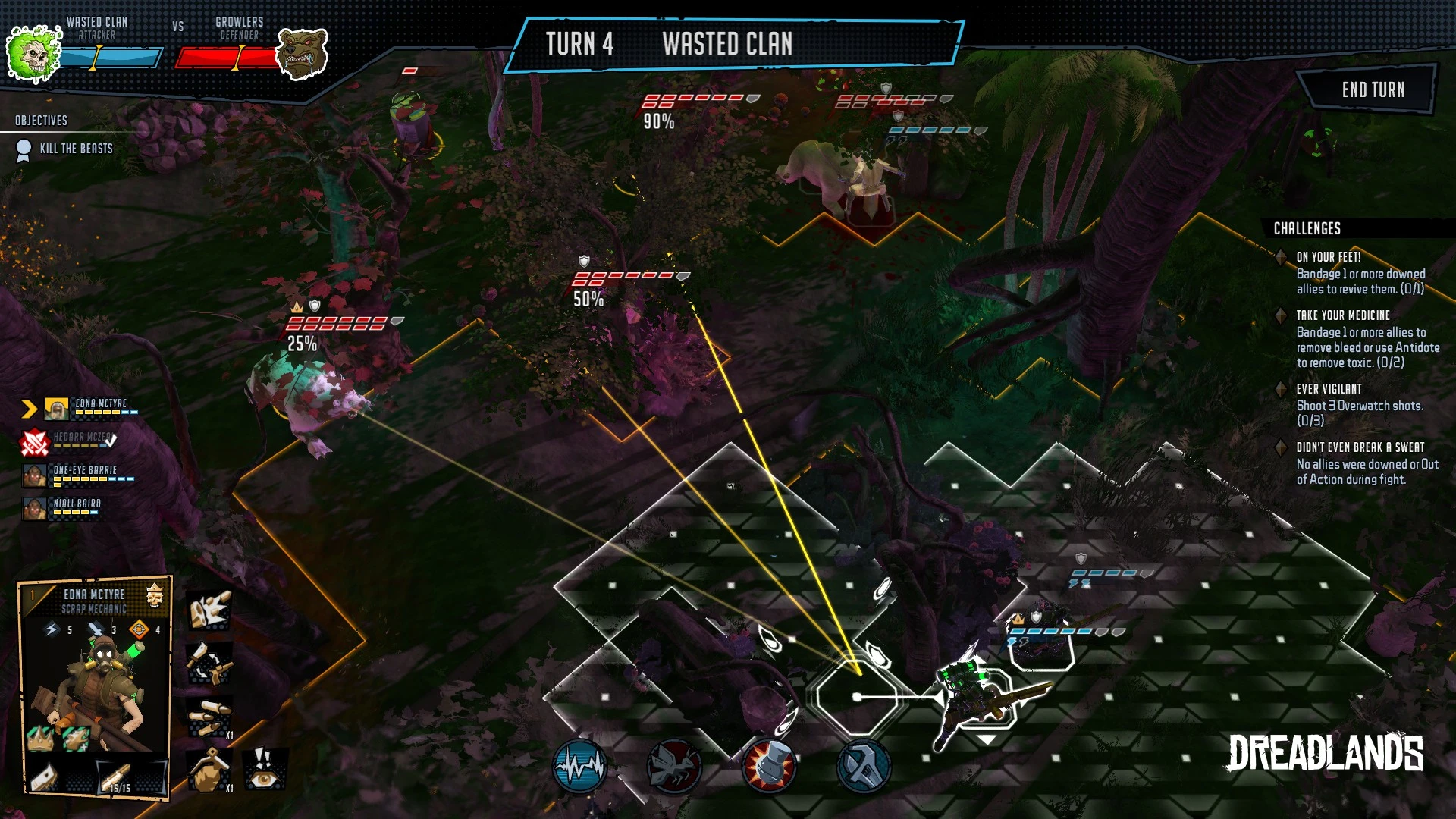Activate the Overwatch eye ability
The image size is (1456, 819).
click(264, 769)
